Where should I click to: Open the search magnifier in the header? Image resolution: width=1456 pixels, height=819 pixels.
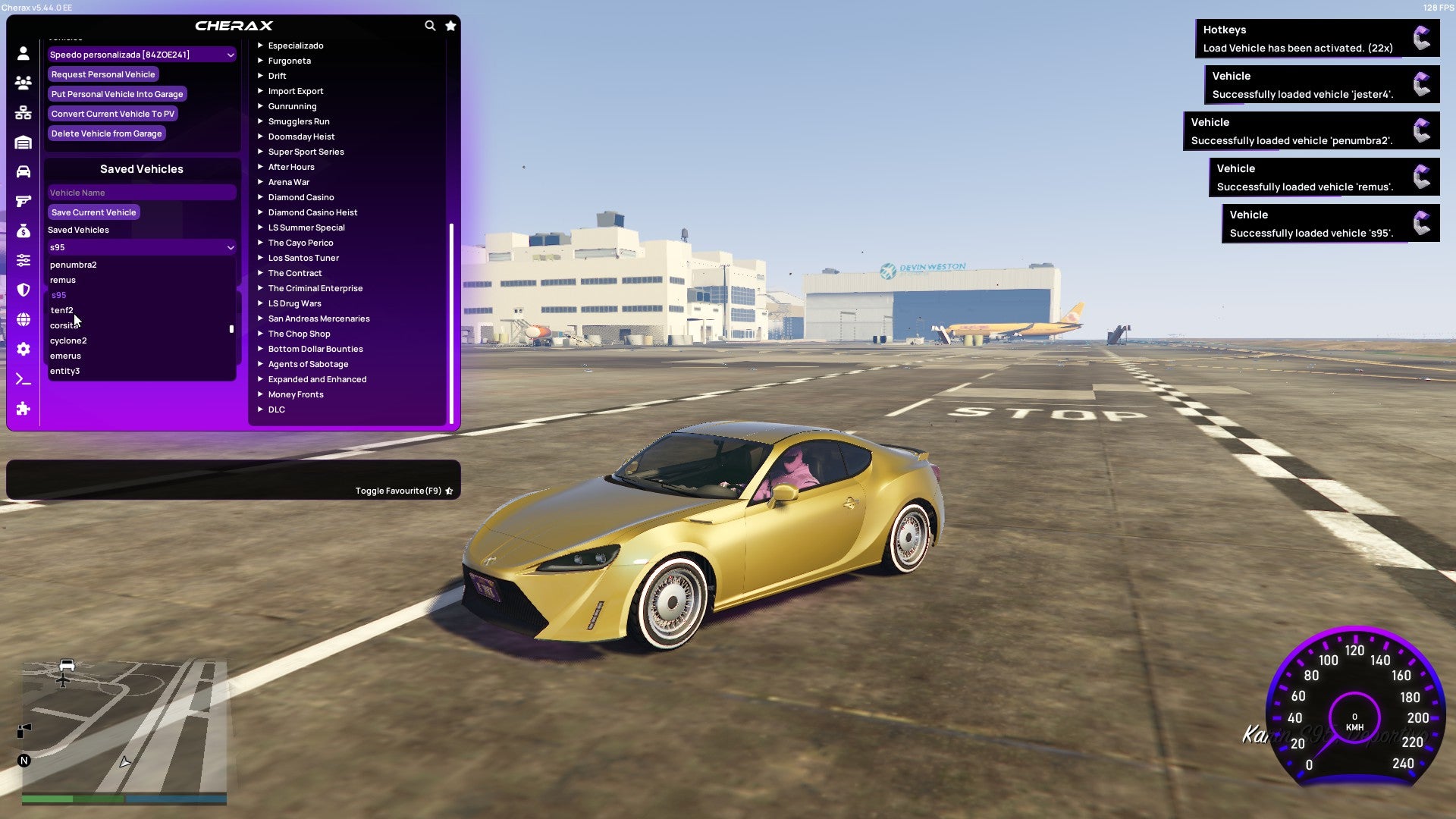tap(430, 25)
